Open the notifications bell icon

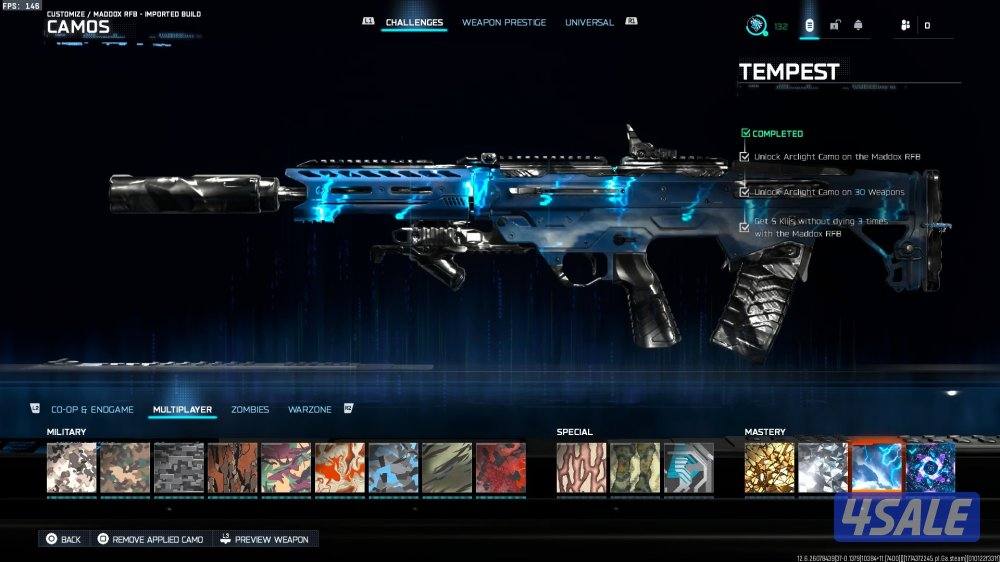point(857,25)
